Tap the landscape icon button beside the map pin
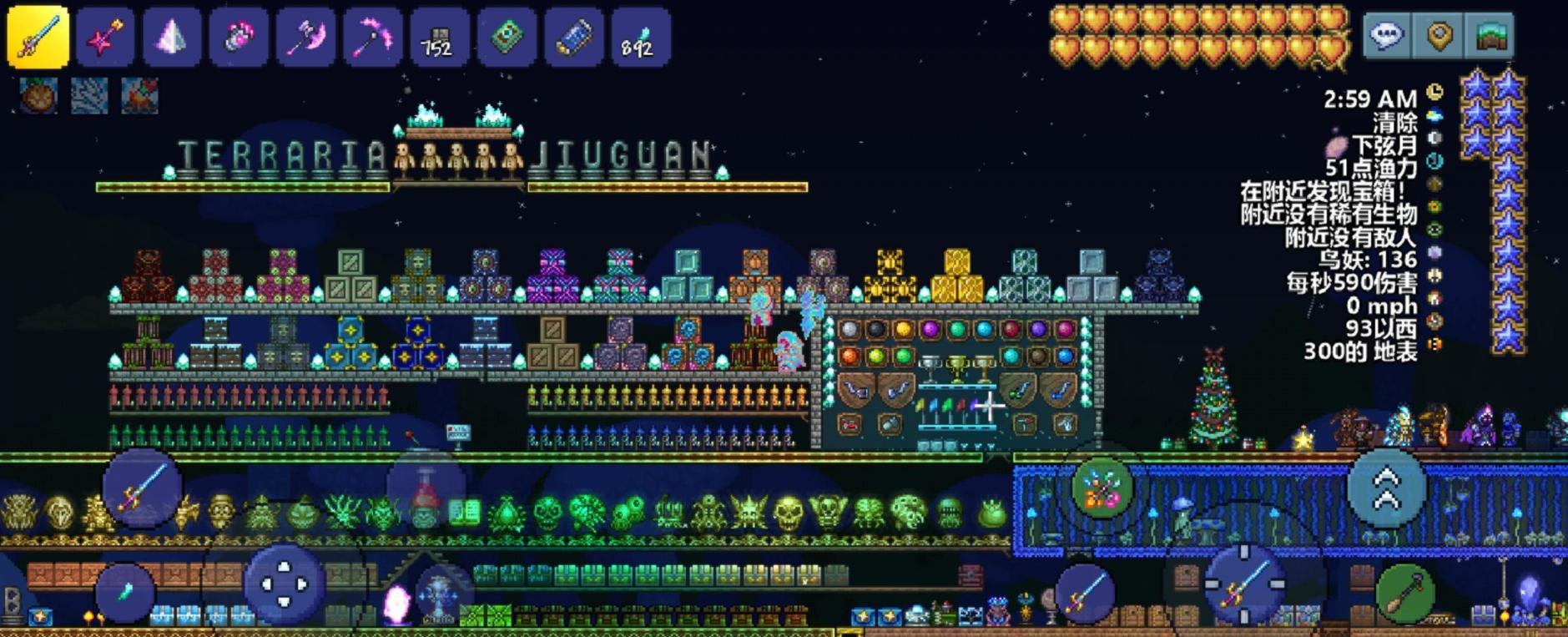This screenshot has height=637, width=1568. pyautogui.click(x=1490, y=35)
